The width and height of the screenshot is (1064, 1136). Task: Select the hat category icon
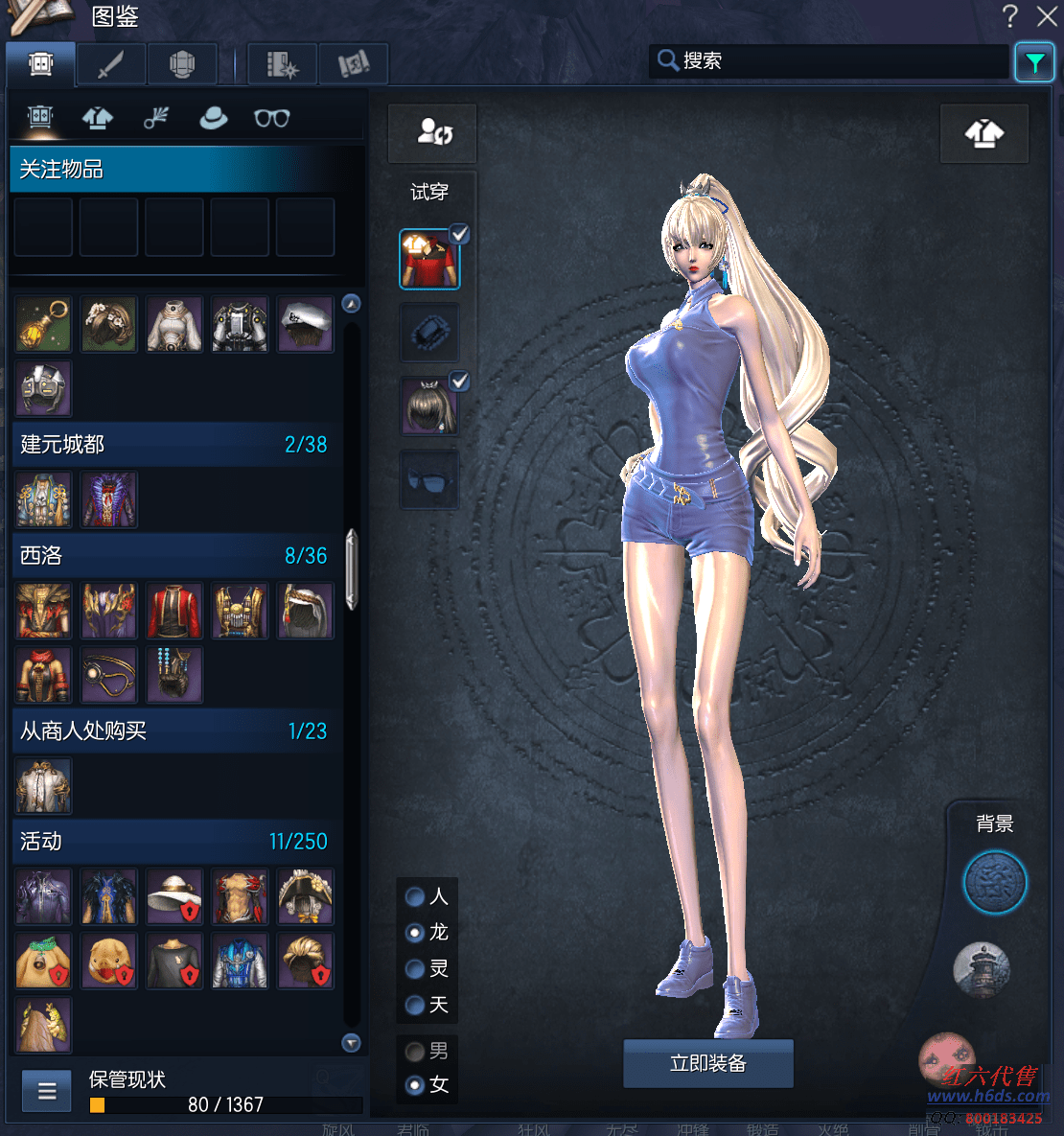pyautogui.click(x=213, y=118)
